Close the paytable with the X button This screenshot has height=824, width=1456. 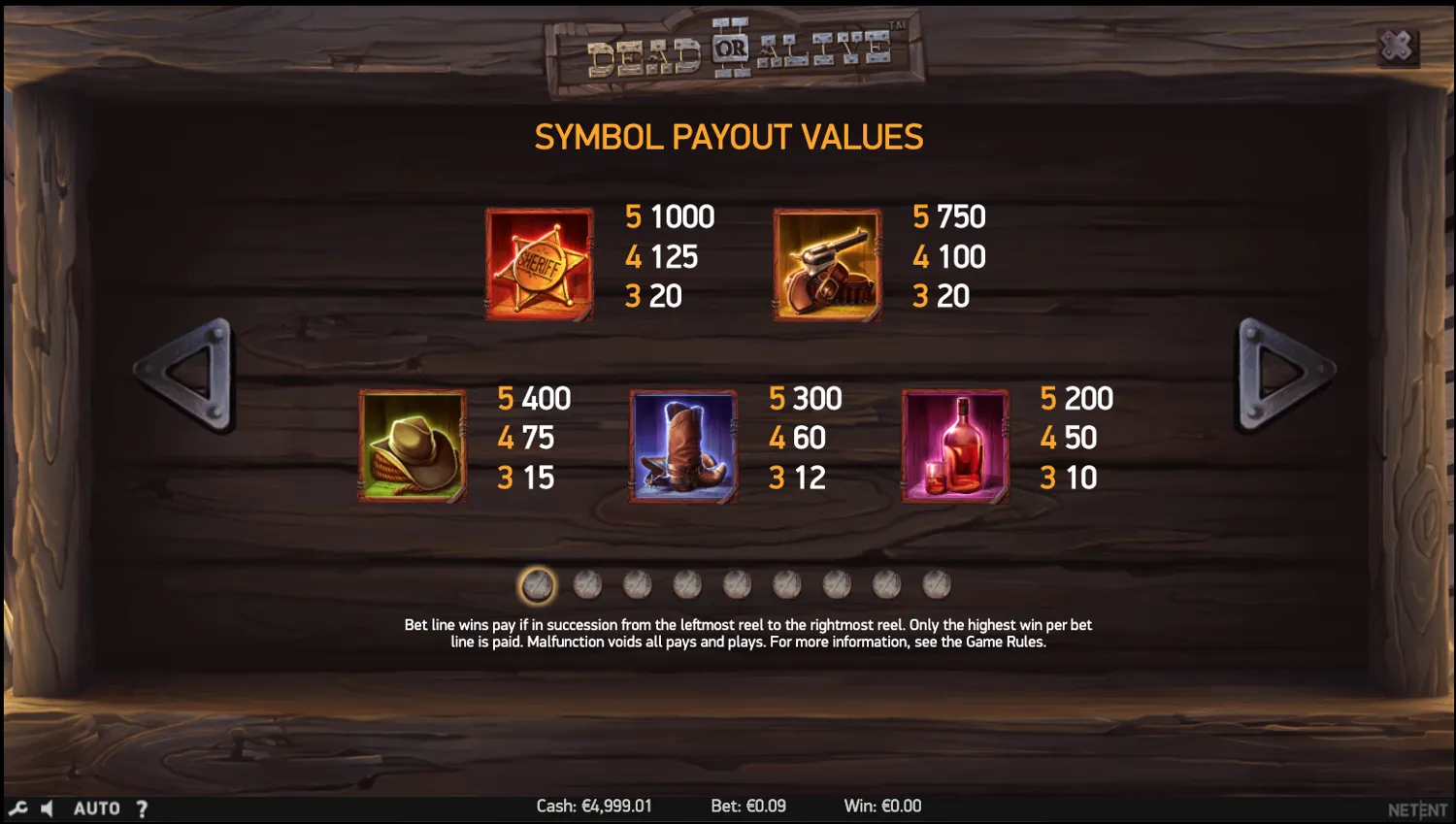coord(1398,45)
